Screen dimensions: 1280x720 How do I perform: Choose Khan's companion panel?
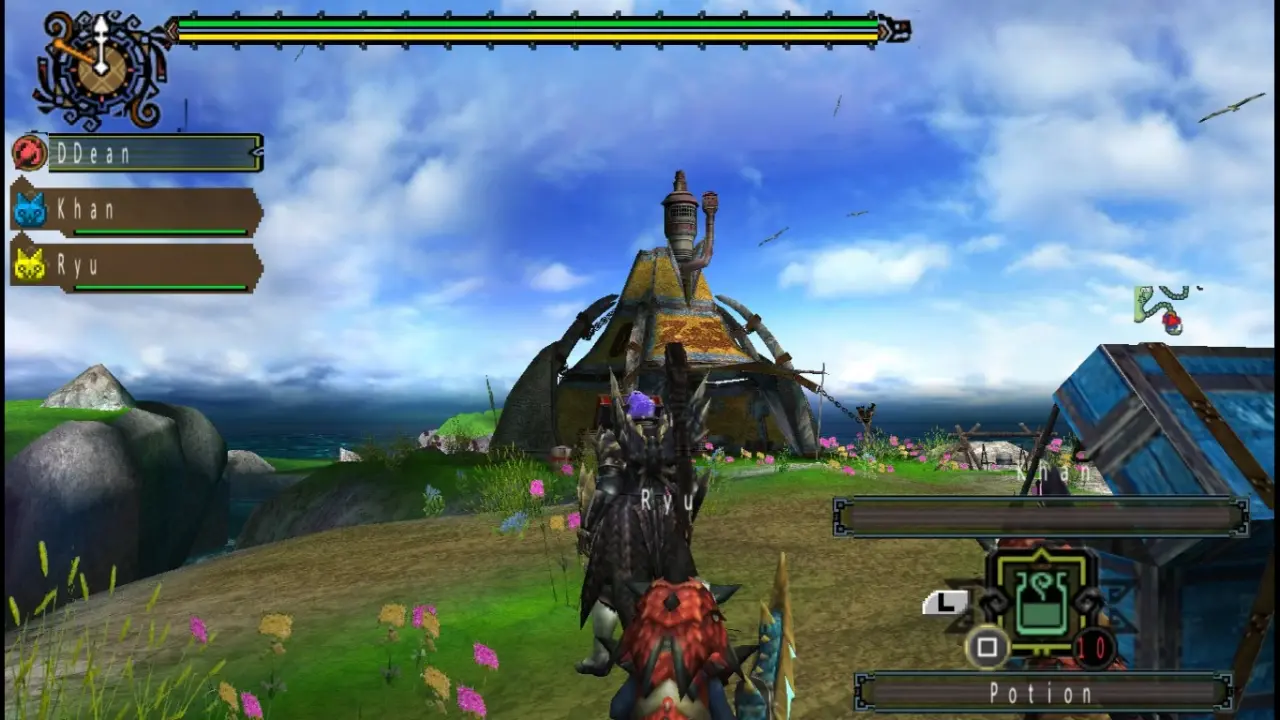coord(150,212)
